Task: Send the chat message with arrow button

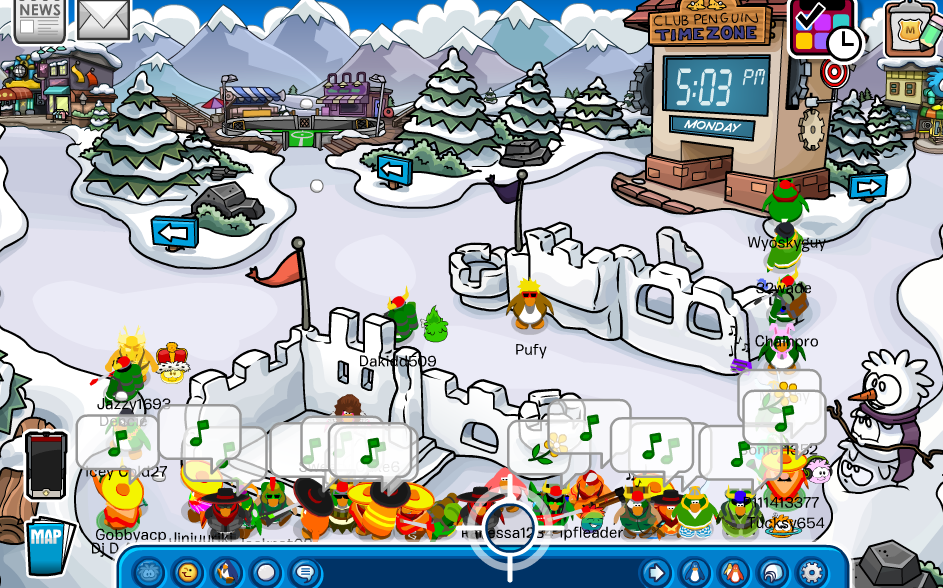Action: [x=656, y=573]
